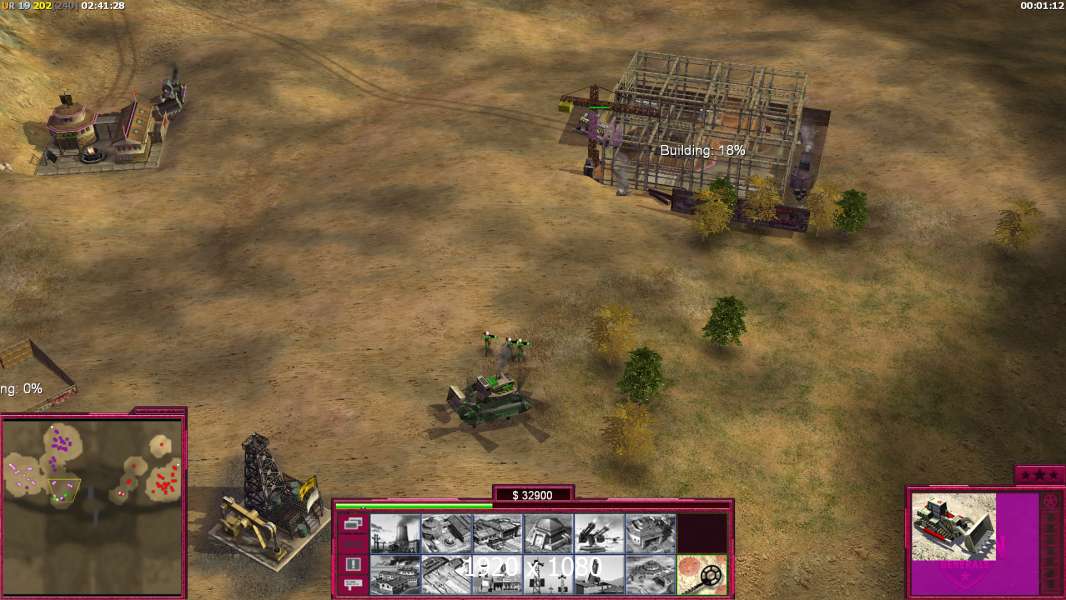
Task: Open the speech bubble chat button
Action: pos(352,585)
